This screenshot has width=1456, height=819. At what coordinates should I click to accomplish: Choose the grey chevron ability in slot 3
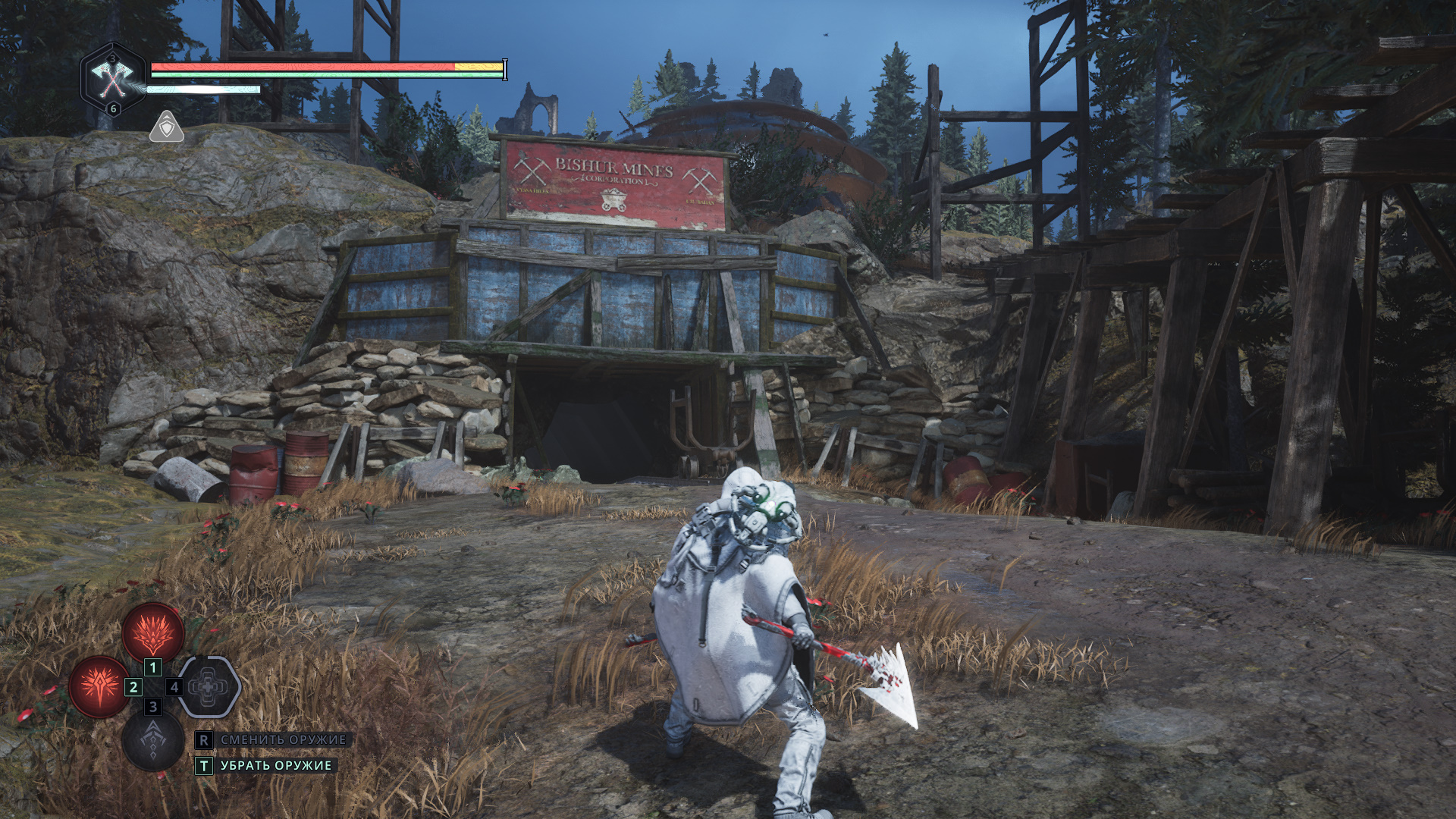pyautogui.click(x=153, y=740)
